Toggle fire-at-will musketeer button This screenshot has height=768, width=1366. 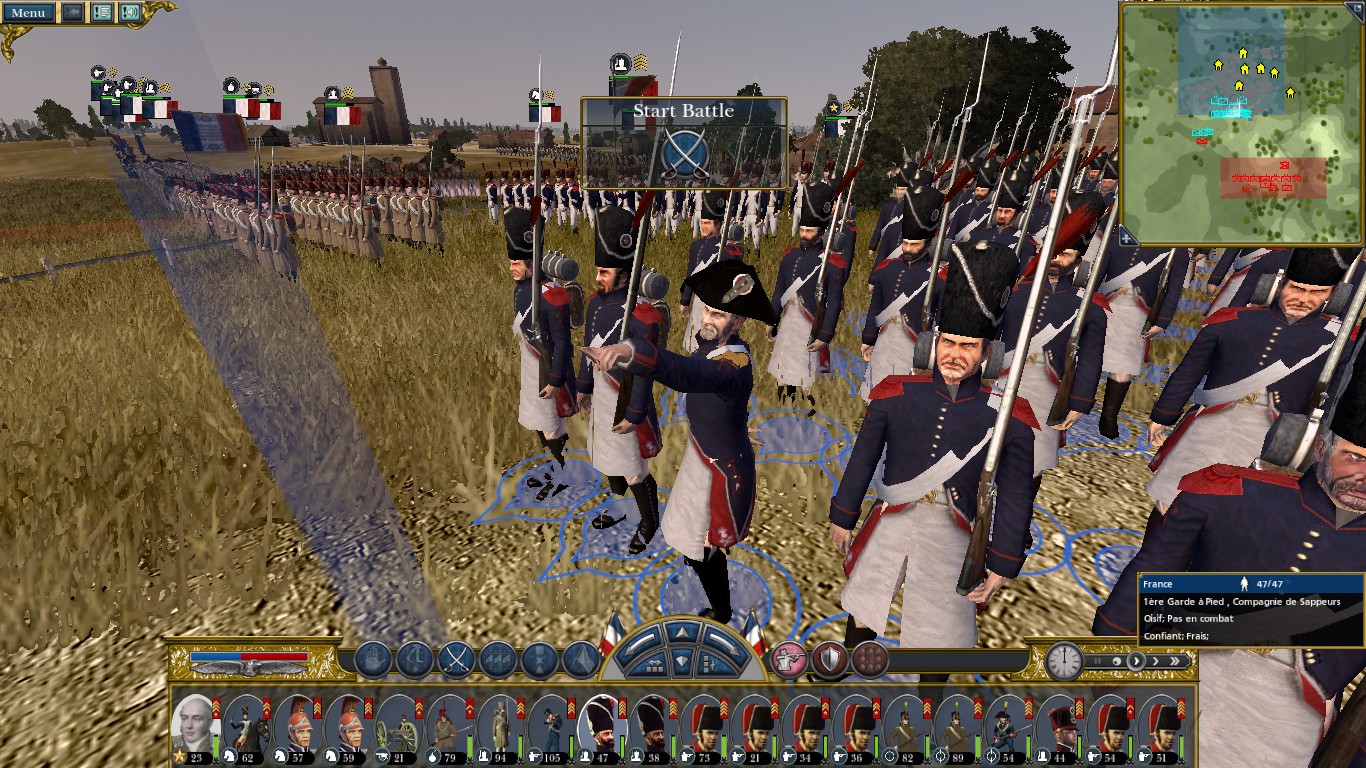789,660
